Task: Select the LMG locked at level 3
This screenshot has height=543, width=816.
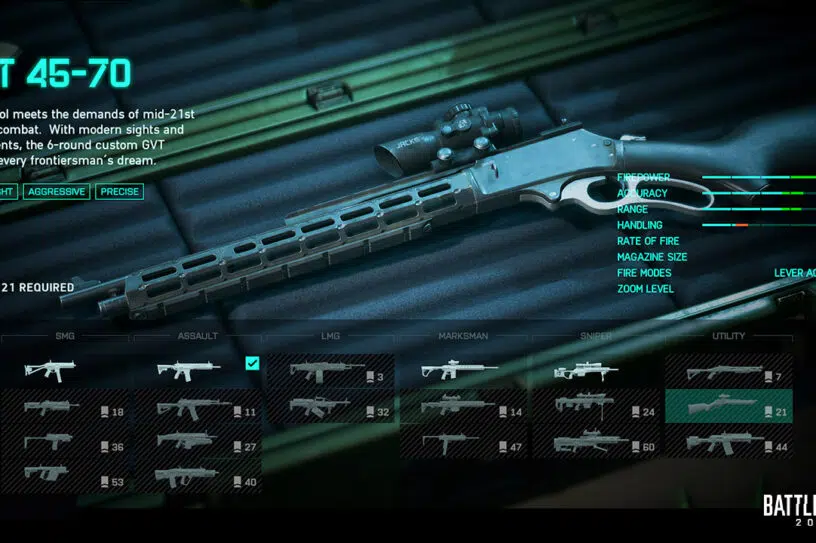Action: click(329, 371)
